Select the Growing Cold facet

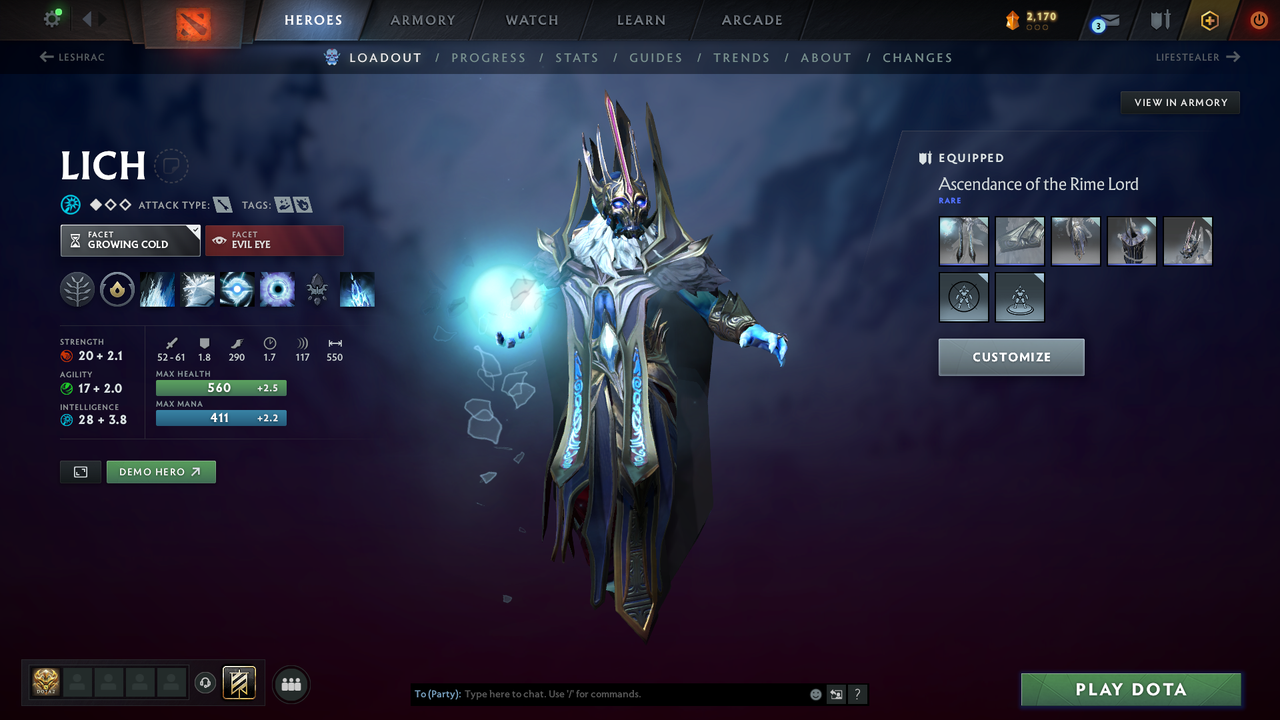[130, 241]
